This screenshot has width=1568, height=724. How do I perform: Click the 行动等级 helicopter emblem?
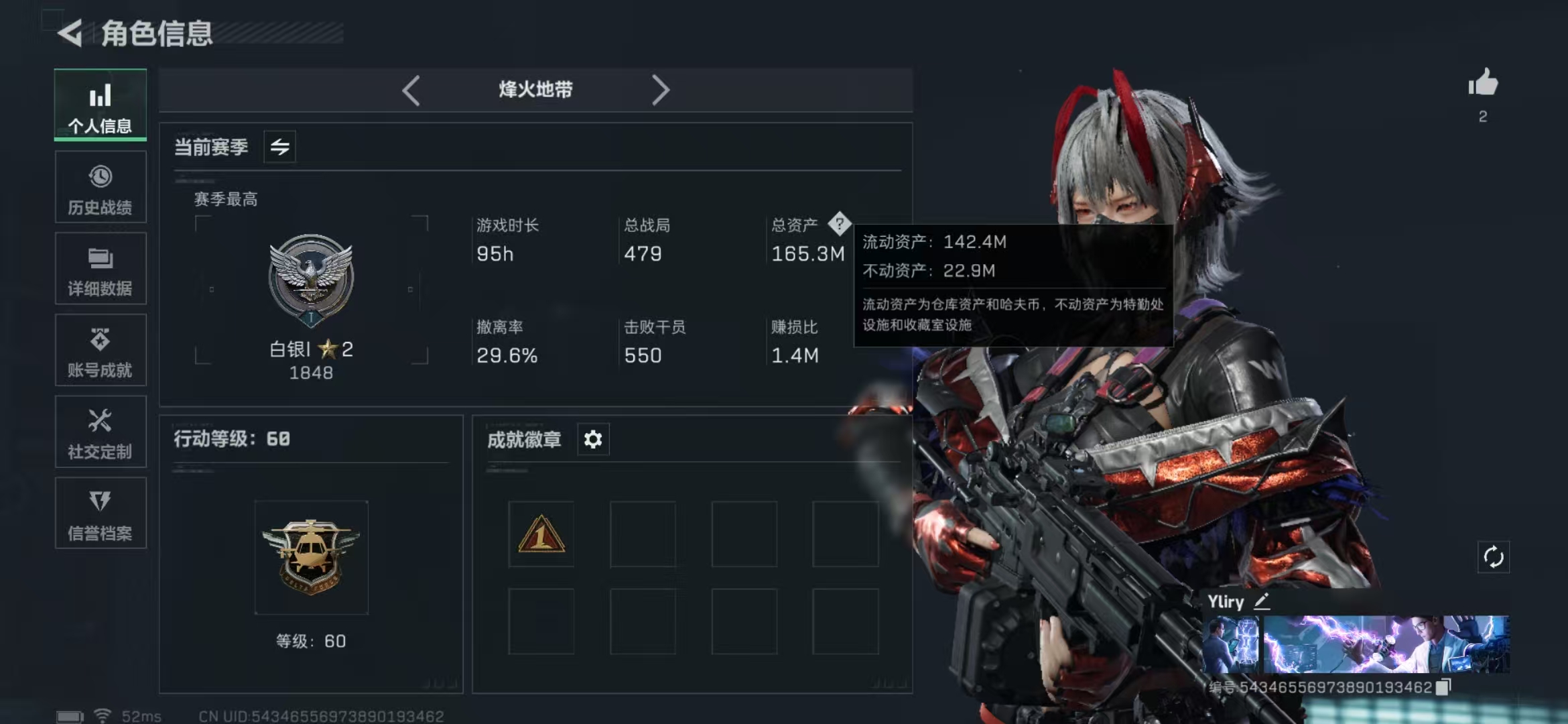[311, 557]
